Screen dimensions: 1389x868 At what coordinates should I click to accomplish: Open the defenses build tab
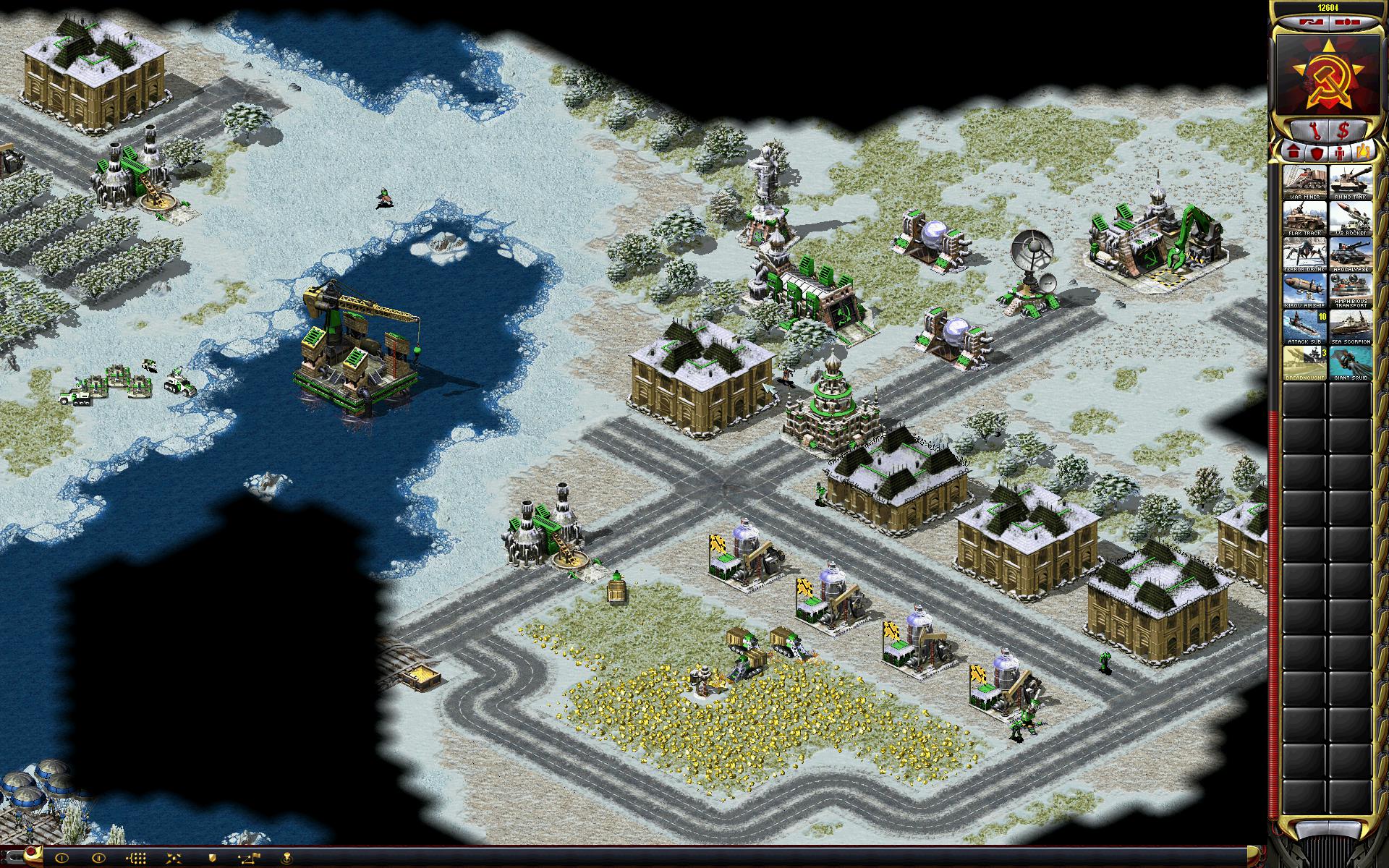[1317, 153]
